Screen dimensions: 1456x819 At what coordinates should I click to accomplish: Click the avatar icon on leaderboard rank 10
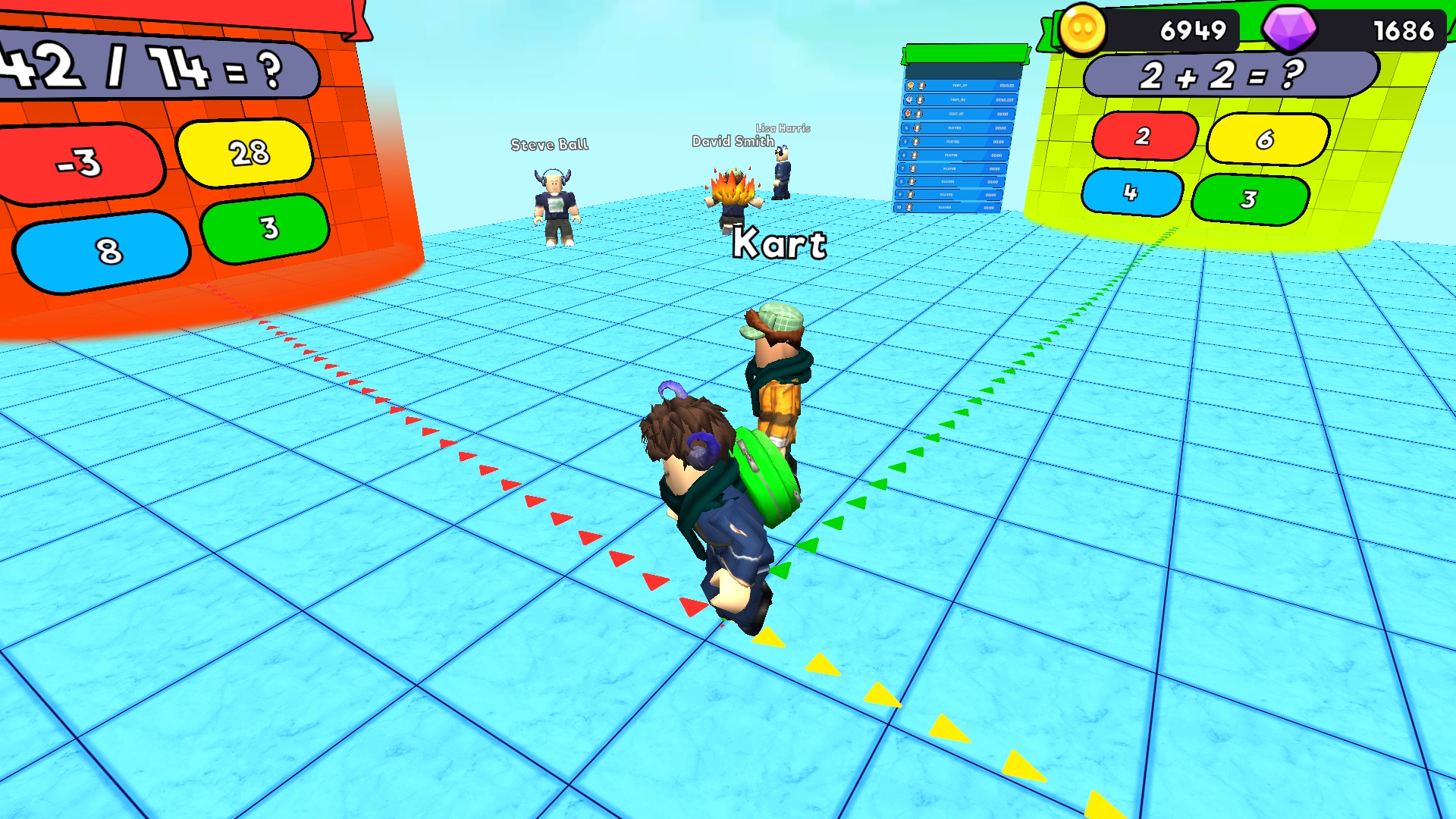click(908, 207)
